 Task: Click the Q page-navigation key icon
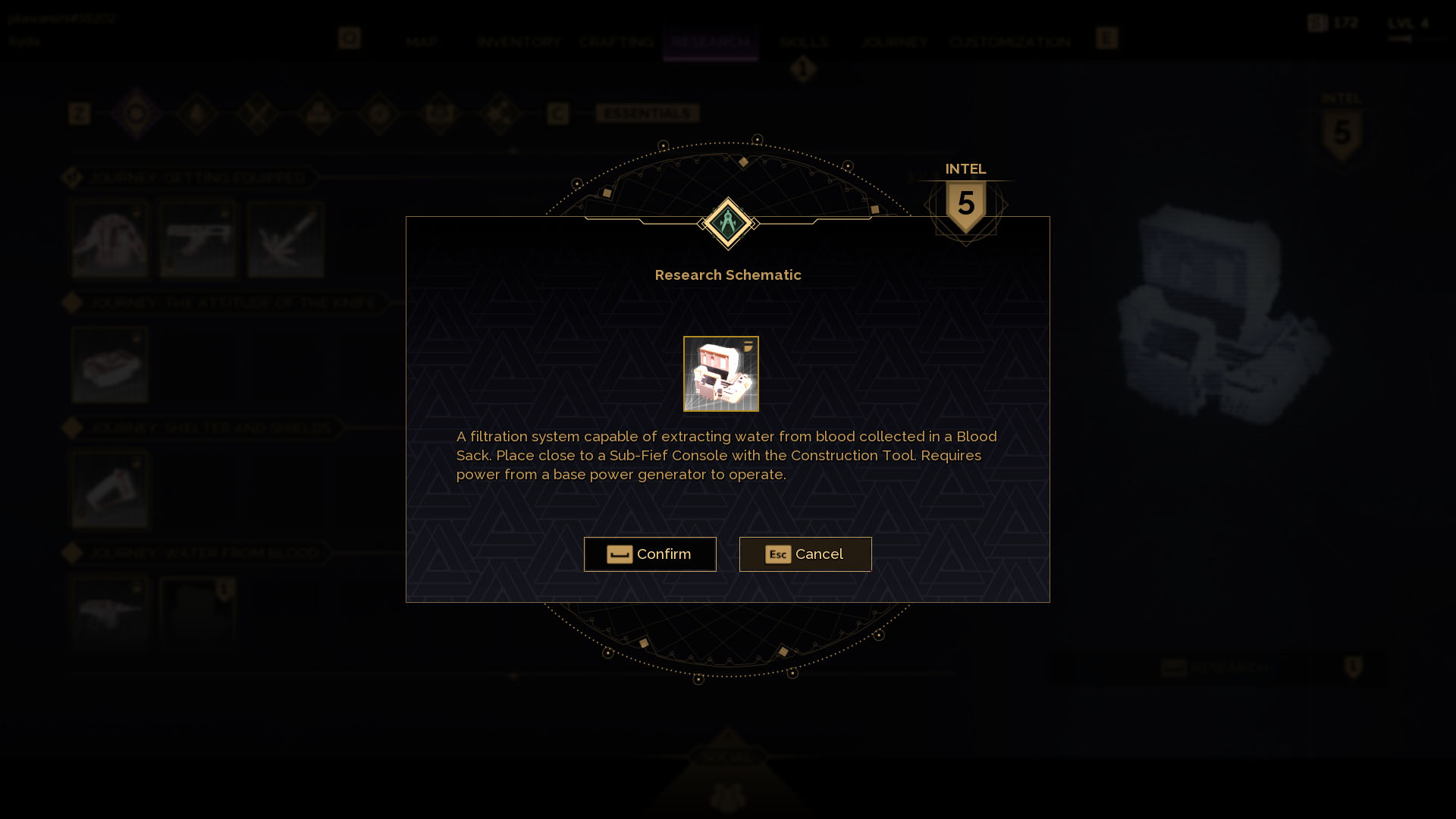[349, 38]
